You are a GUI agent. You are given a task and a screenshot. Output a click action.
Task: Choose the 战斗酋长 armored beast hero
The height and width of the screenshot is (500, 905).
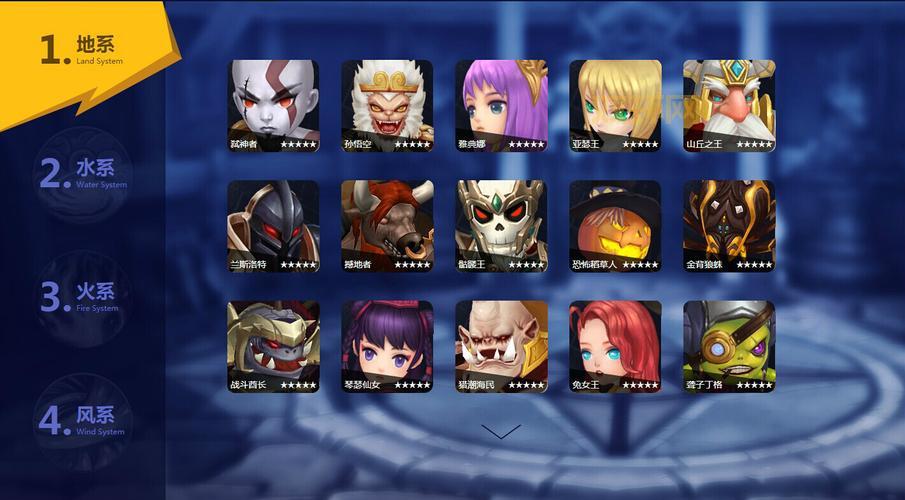[x=273, y=346]
